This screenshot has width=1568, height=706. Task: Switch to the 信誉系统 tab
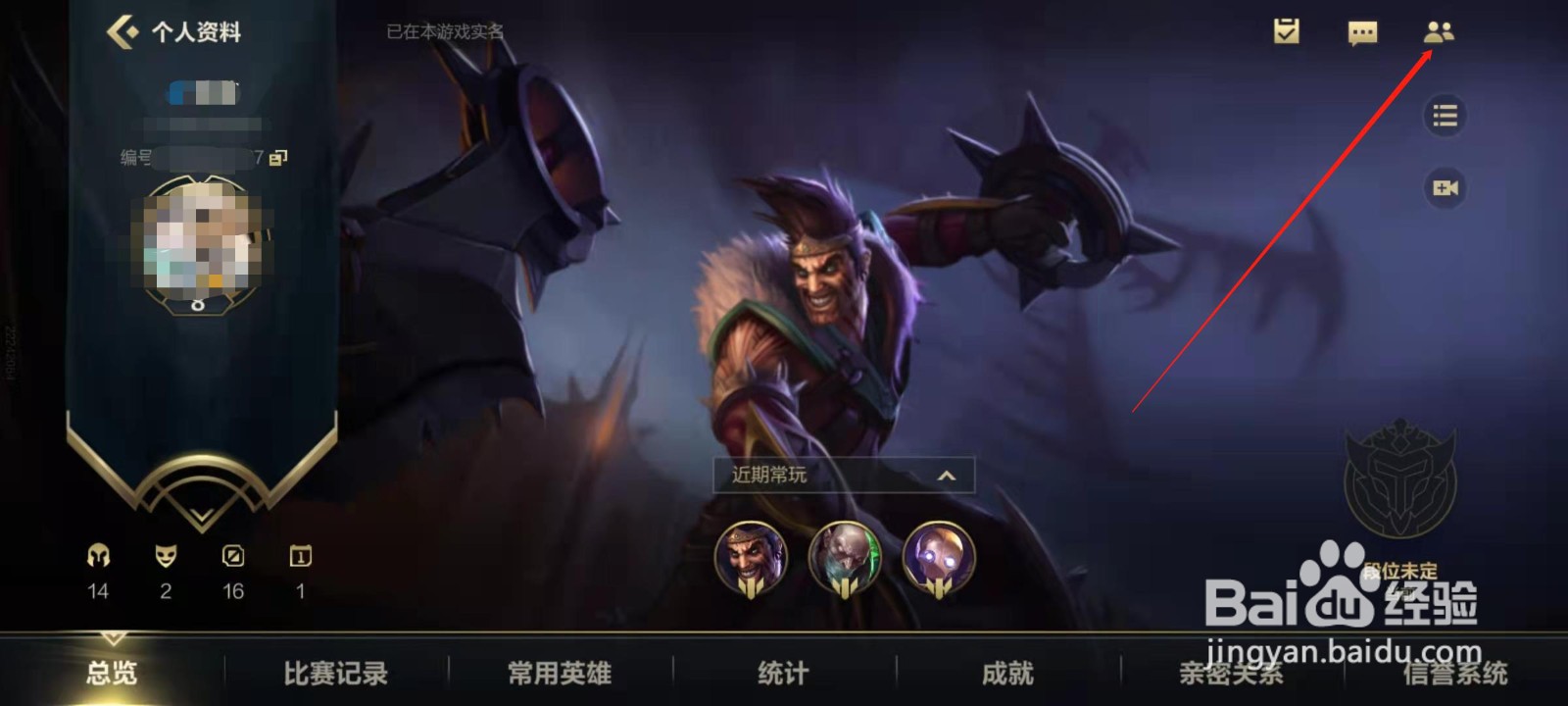1453,675
